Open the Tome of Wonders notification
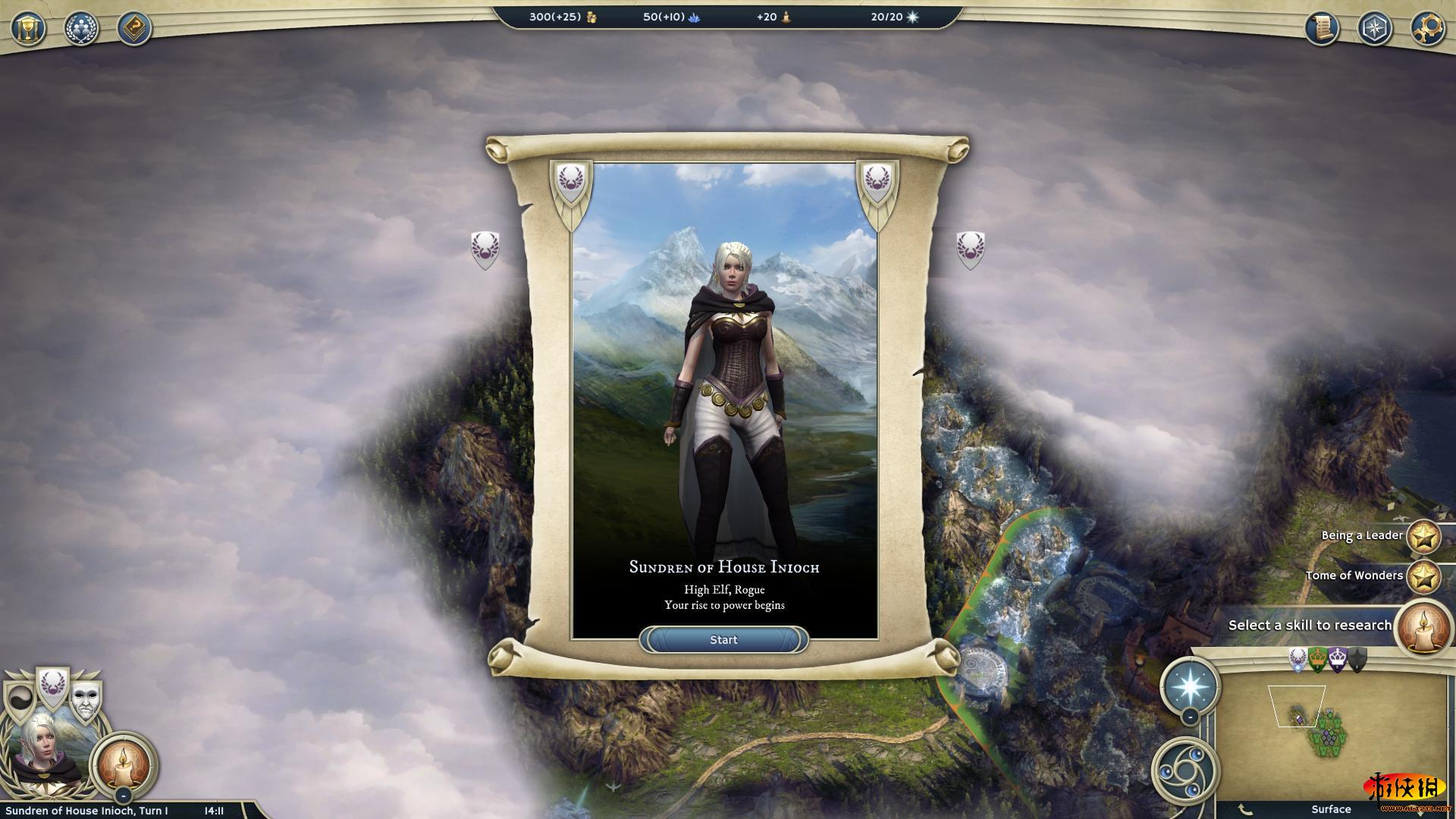This screenshot has height=819, width=1456. [x=1423, y=576]
